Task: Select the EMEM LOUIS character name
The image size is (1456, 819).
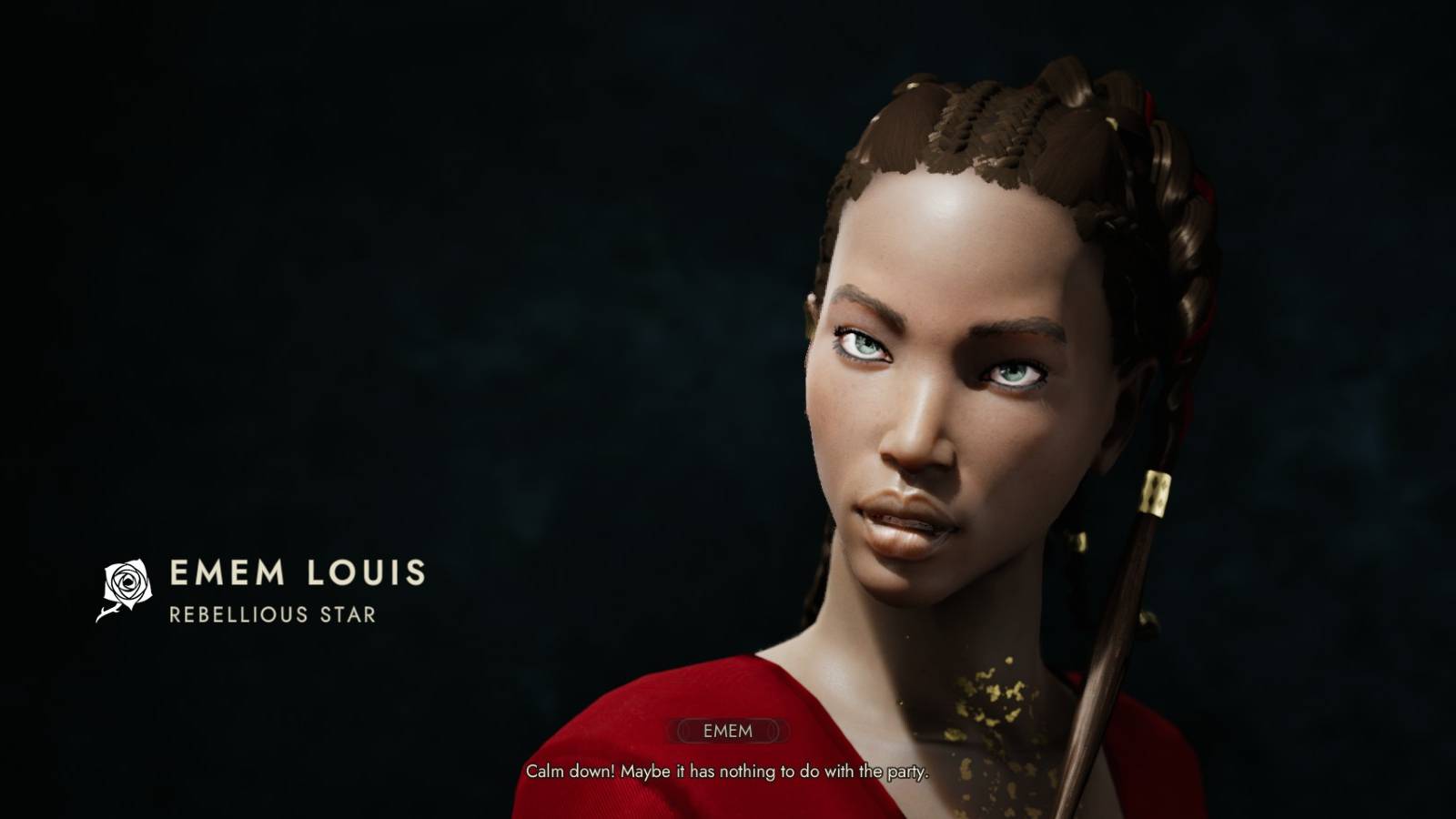Action: click(x=298, y=571)
